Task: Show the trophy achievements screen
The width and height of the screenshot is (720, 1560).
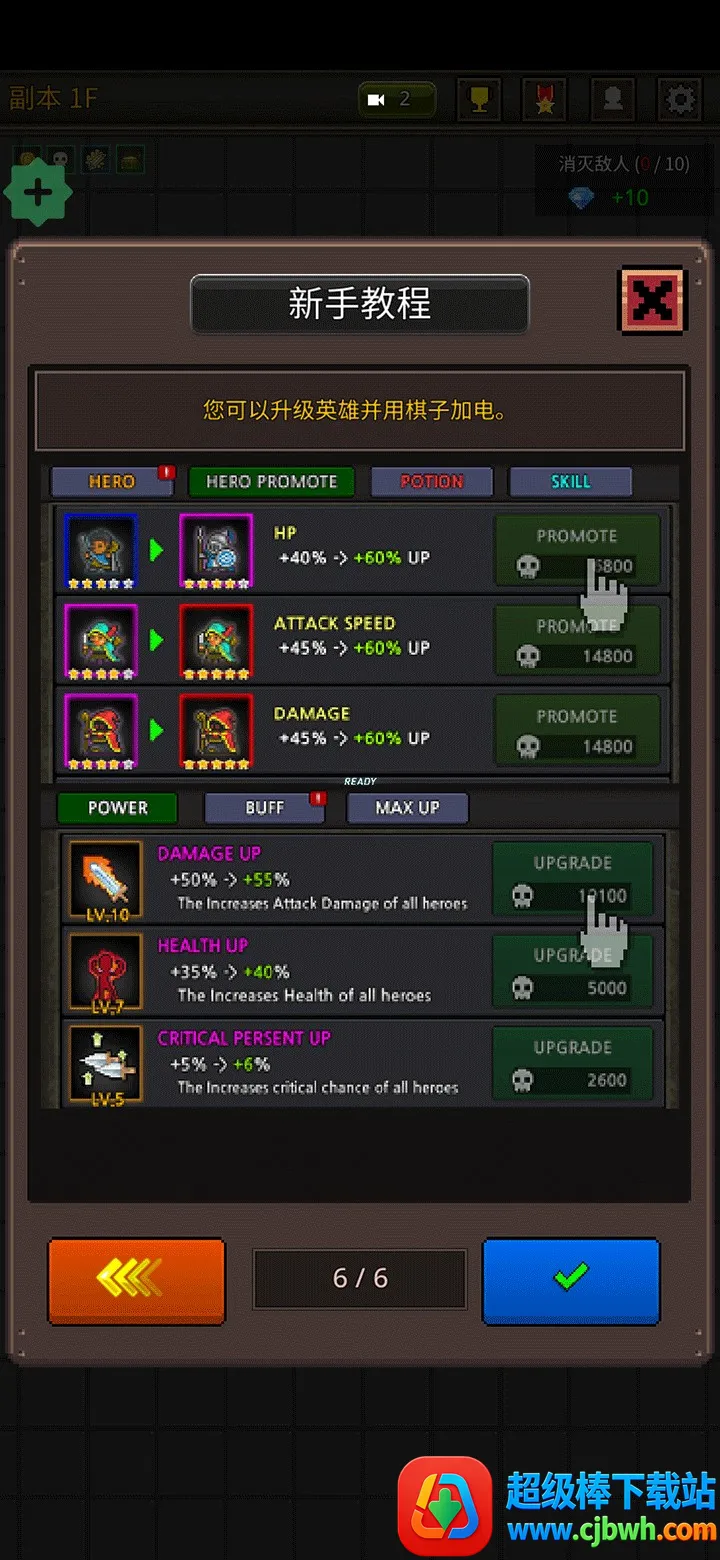Action: 479,99
